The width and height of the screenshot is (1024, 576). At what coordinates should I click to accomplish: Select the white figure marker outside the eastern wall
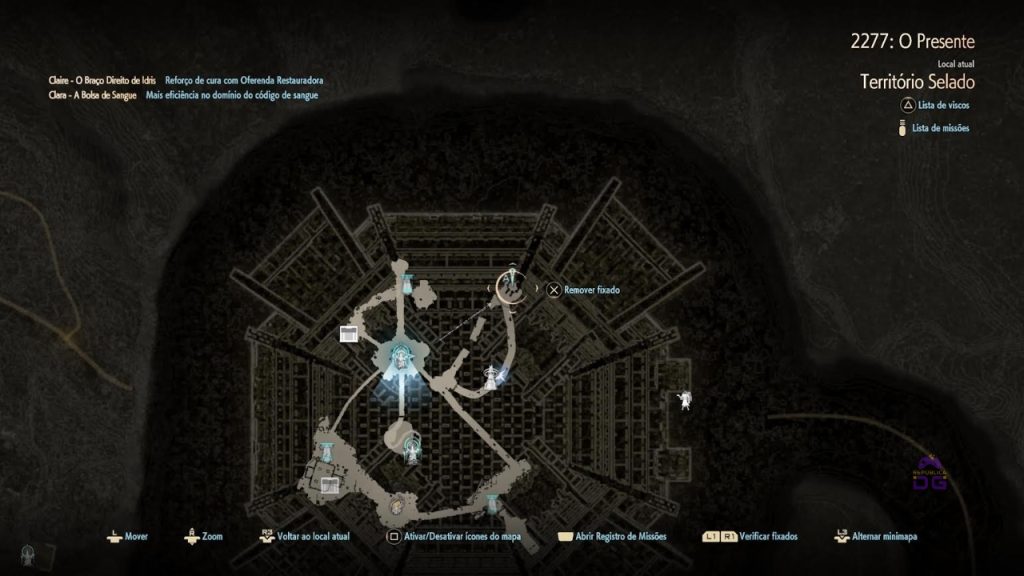coord(685,399)
